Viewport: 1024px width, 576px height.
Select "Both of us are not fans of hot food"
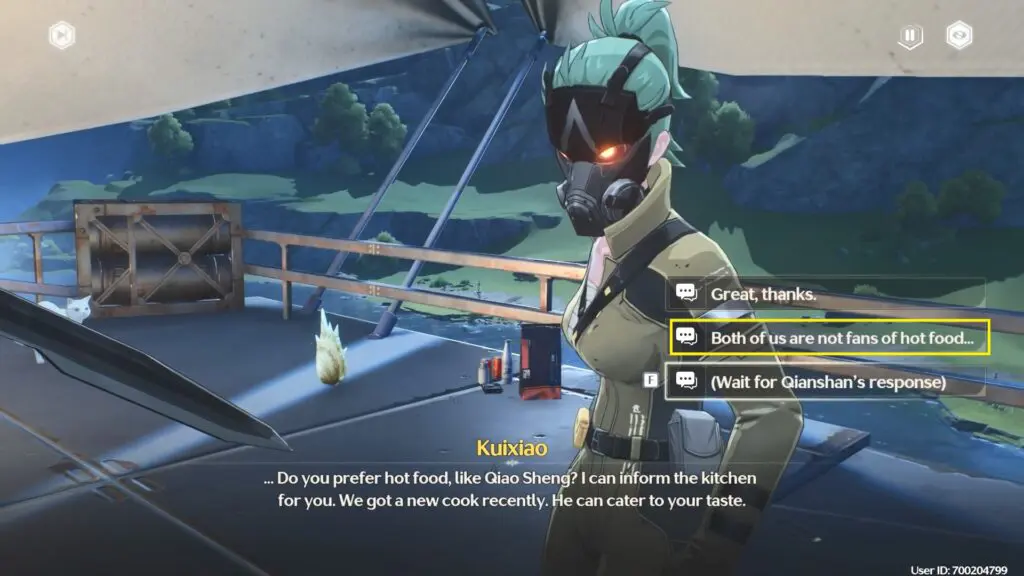coord(829,338)
